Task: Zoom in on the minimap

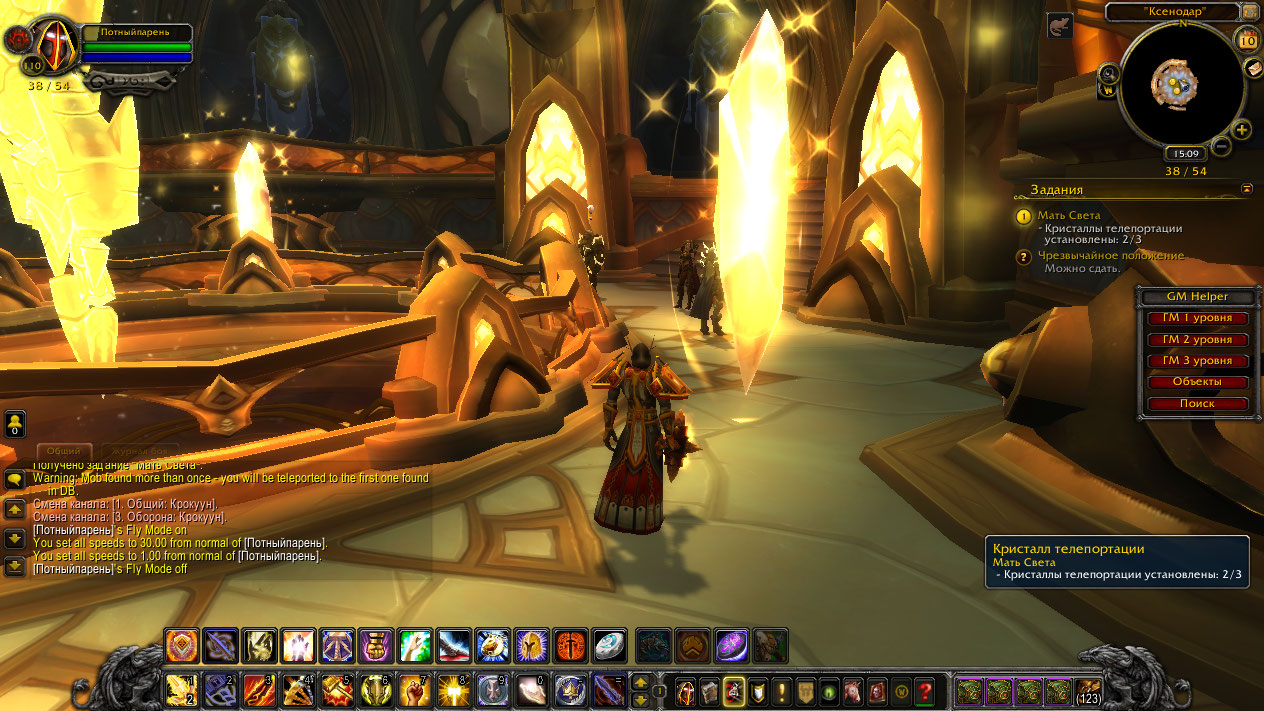Action: pos(1242,130)
